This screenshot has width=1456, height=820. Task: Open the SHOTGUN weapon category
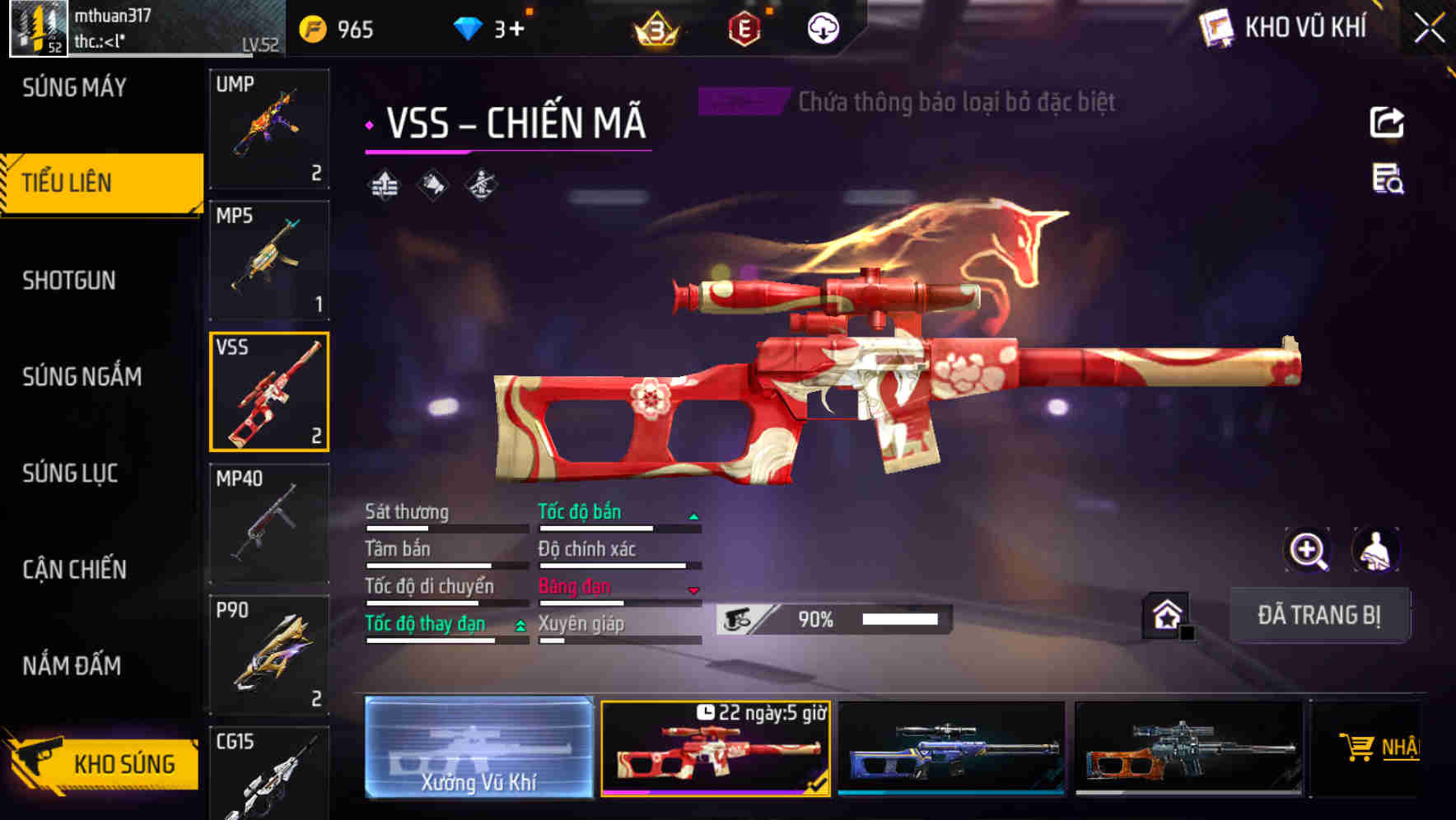pyautogui.click(x=69, y=281)
